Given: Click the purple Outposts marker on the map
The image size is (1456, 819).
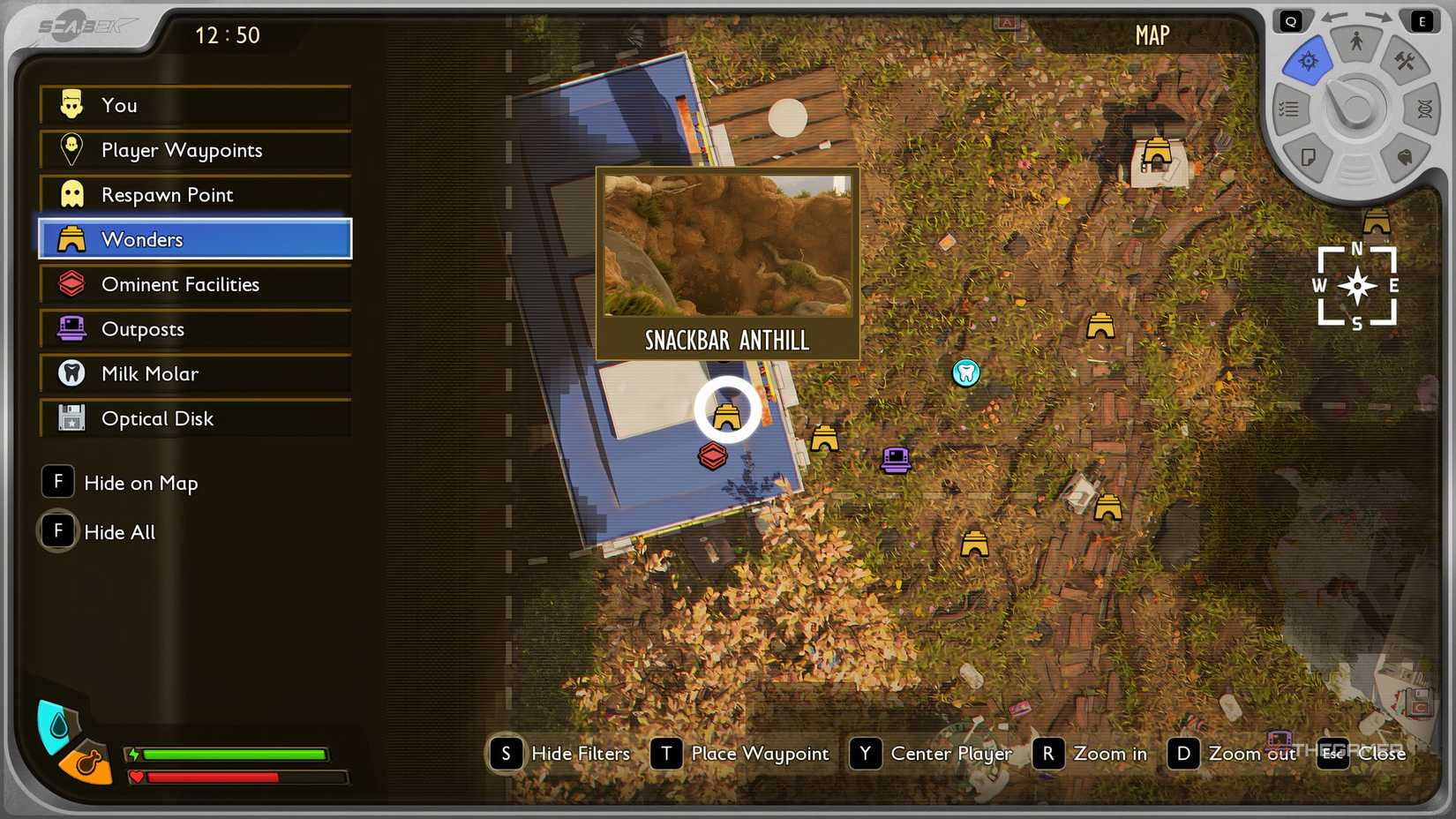Looking at the screenshot, I should tap(895, 460).
